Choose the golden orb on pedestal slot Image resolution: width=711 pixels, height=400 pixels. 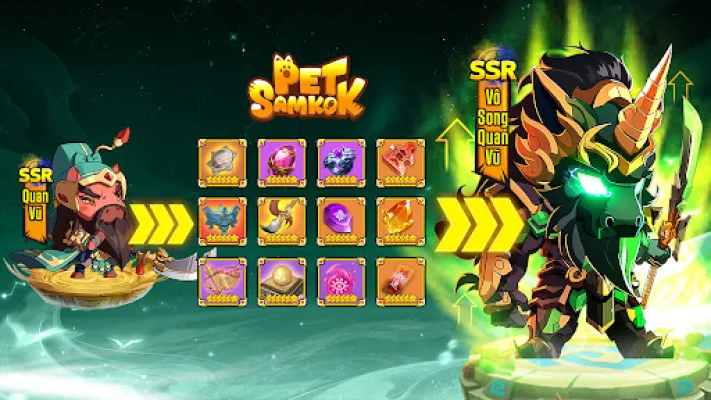coord(282,281)
